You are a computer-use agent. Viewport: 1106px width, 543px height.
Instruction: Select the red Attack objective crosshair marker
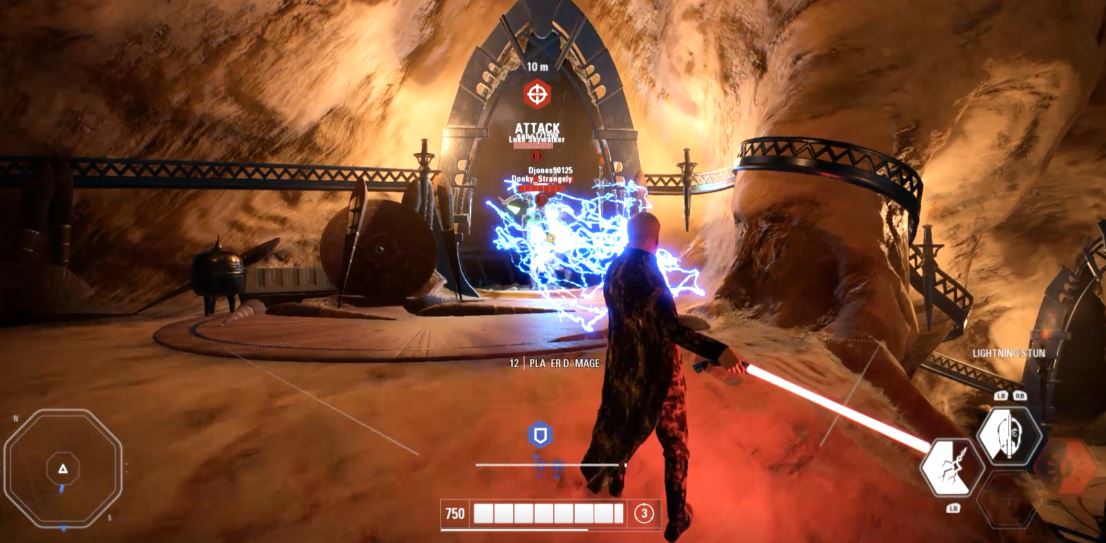pos(538,95)
